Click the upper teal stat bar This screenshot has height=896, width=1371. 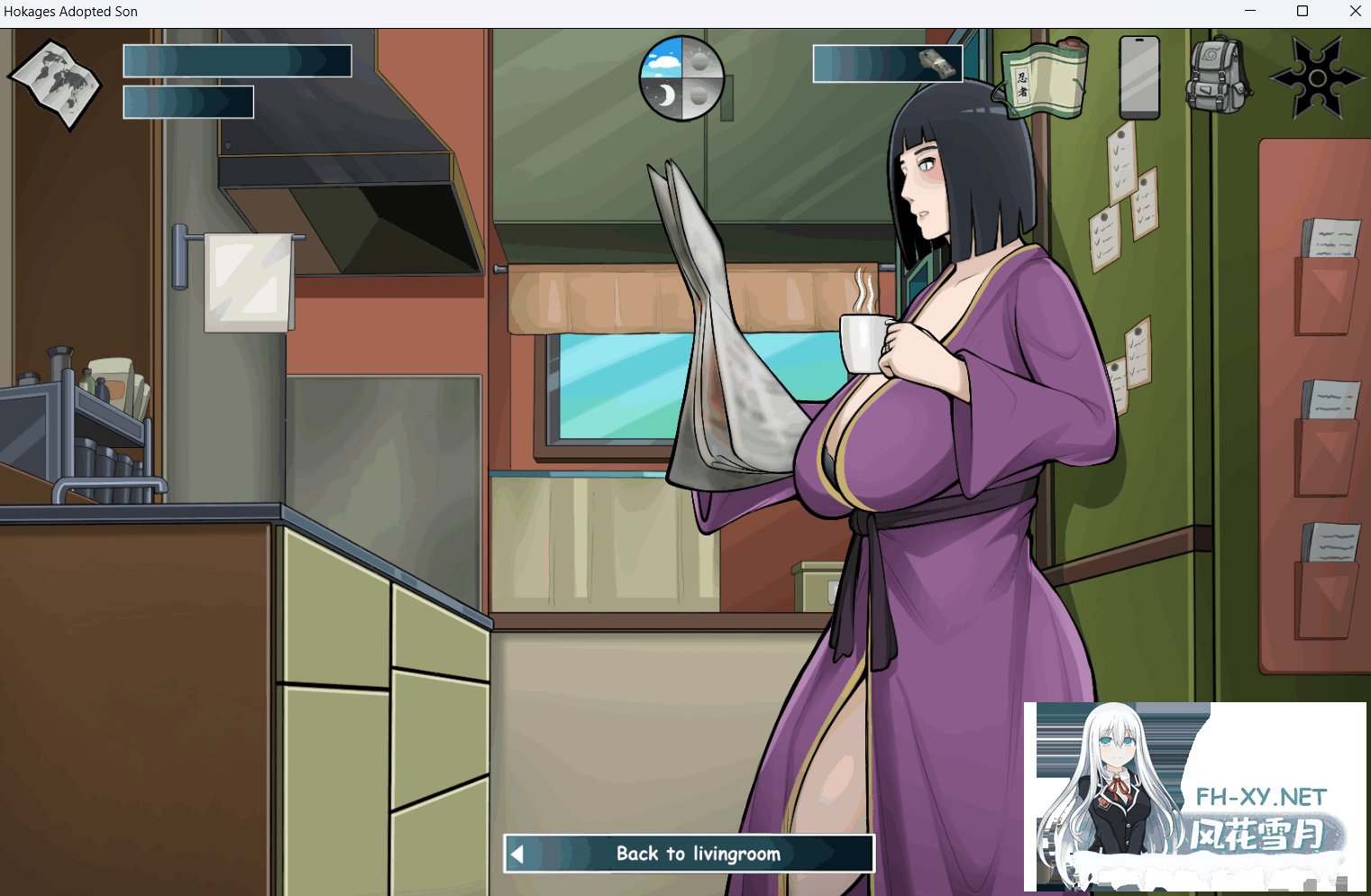[x=237, y=60]
